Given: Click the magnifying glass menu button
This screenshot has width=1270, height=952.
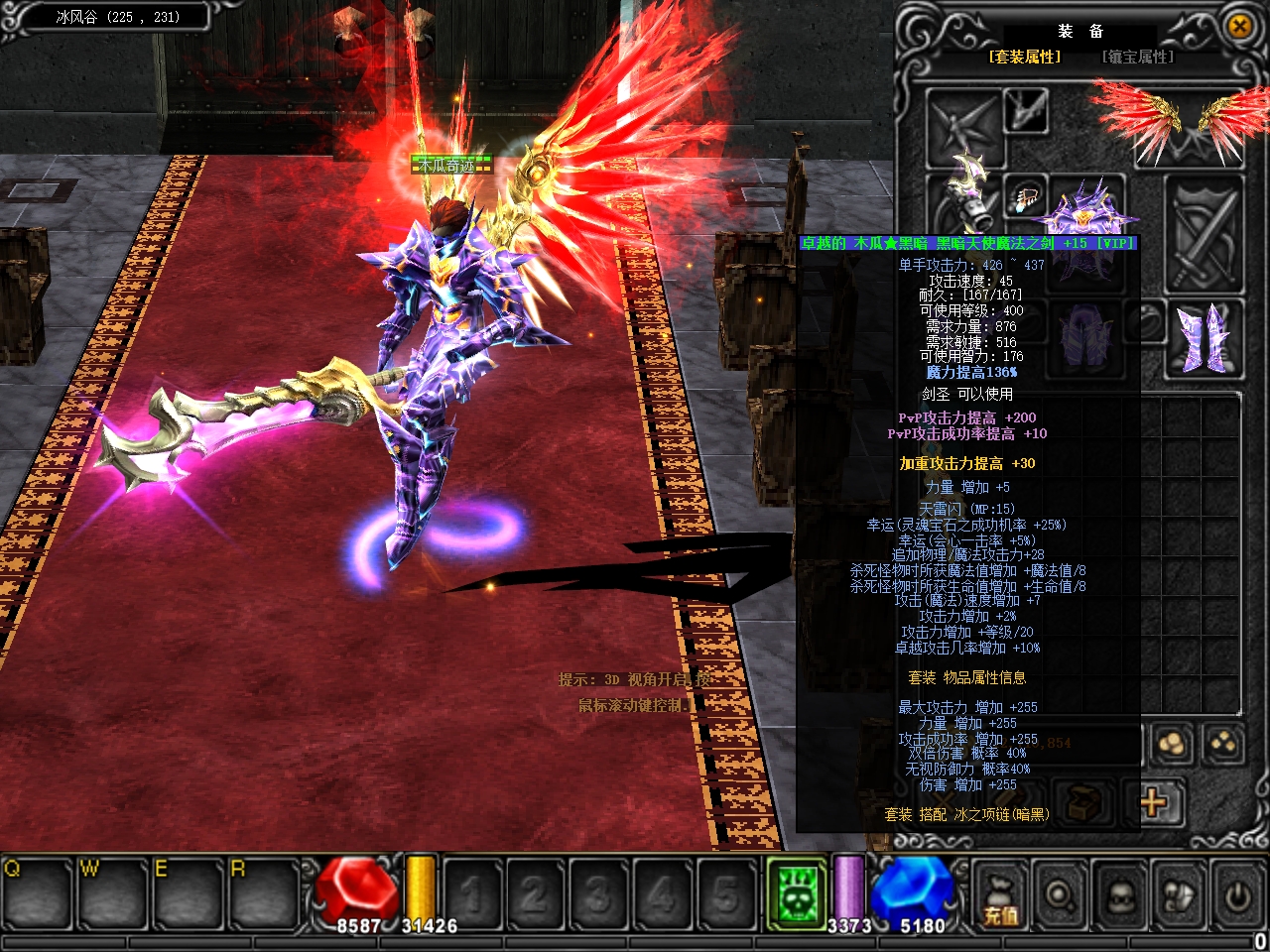Looking at the screenshot, I should (x=1061, y=895).
